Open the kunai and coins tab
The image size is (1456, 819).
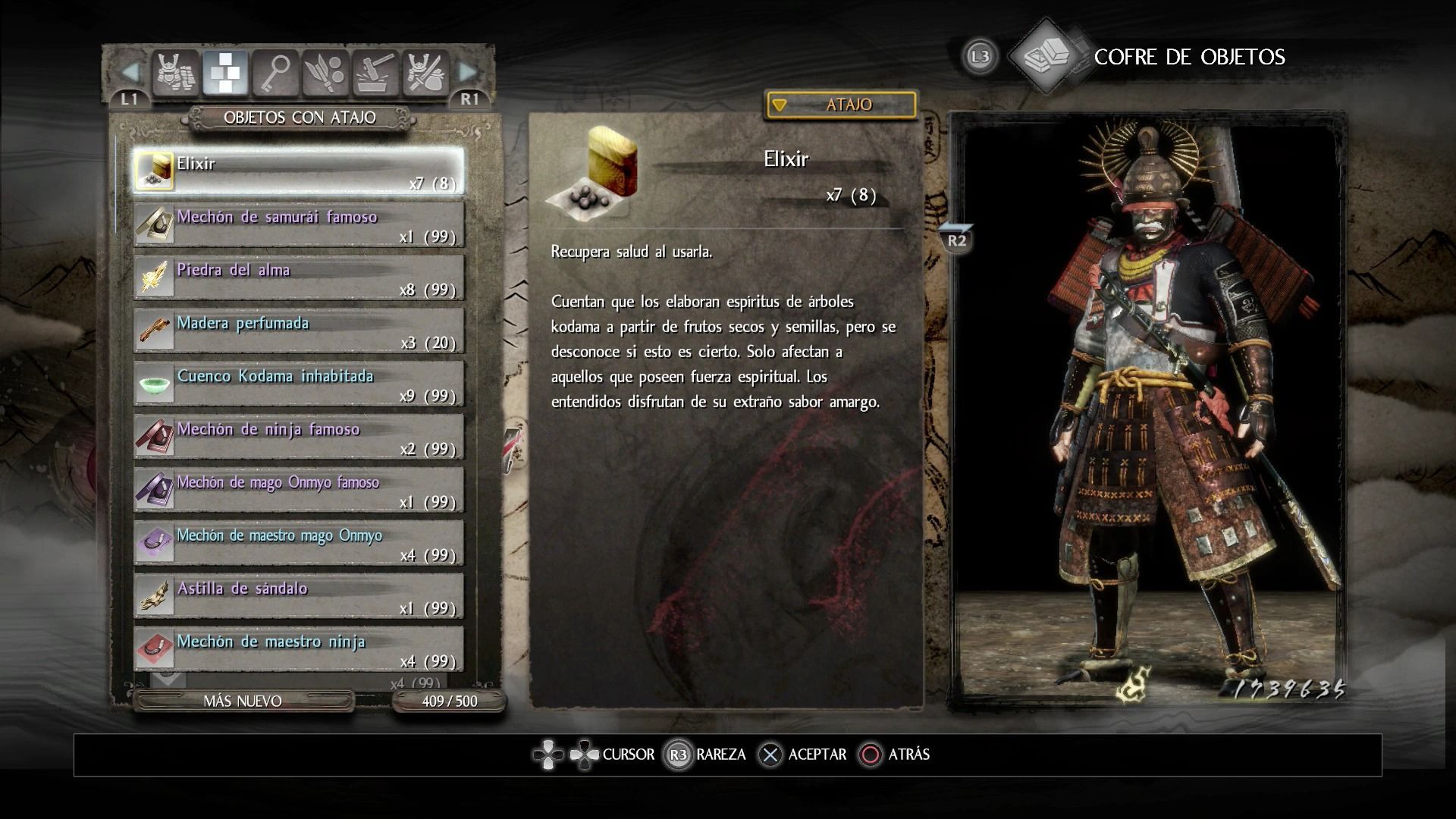326,73
